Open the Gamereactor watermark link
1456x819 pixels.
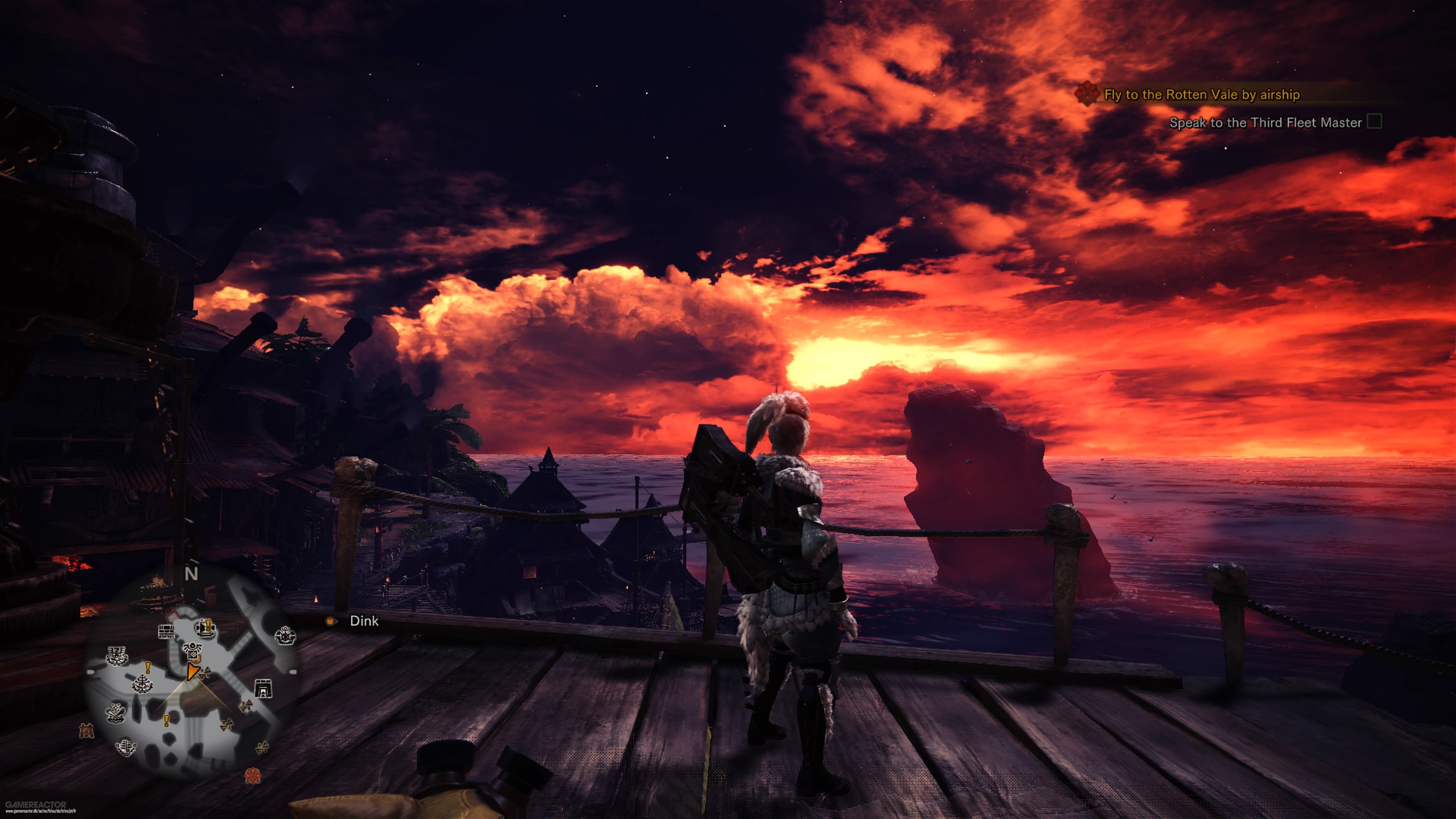pyautogui.click(x=35, y=806)
